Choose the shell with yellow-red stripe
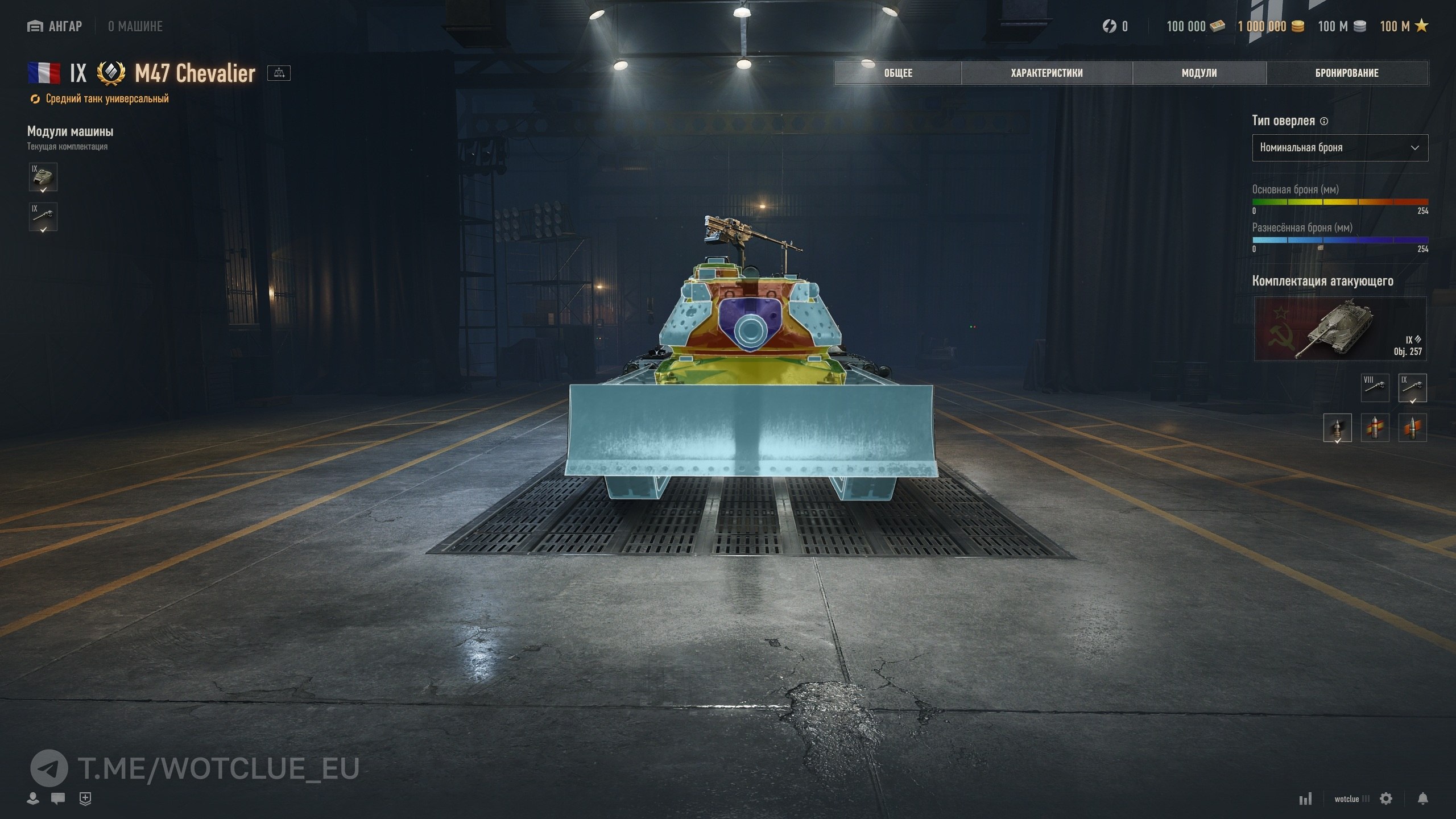 tap(1375, 428)
